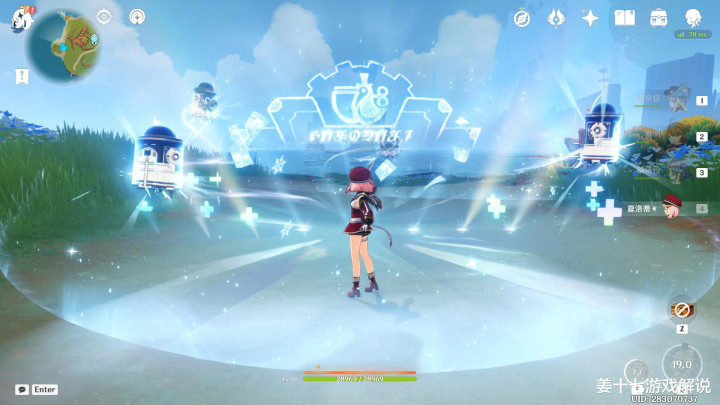The image size is (720, 405).
Task: Open the quest log exclamation icon
Action: click(21, 75)
